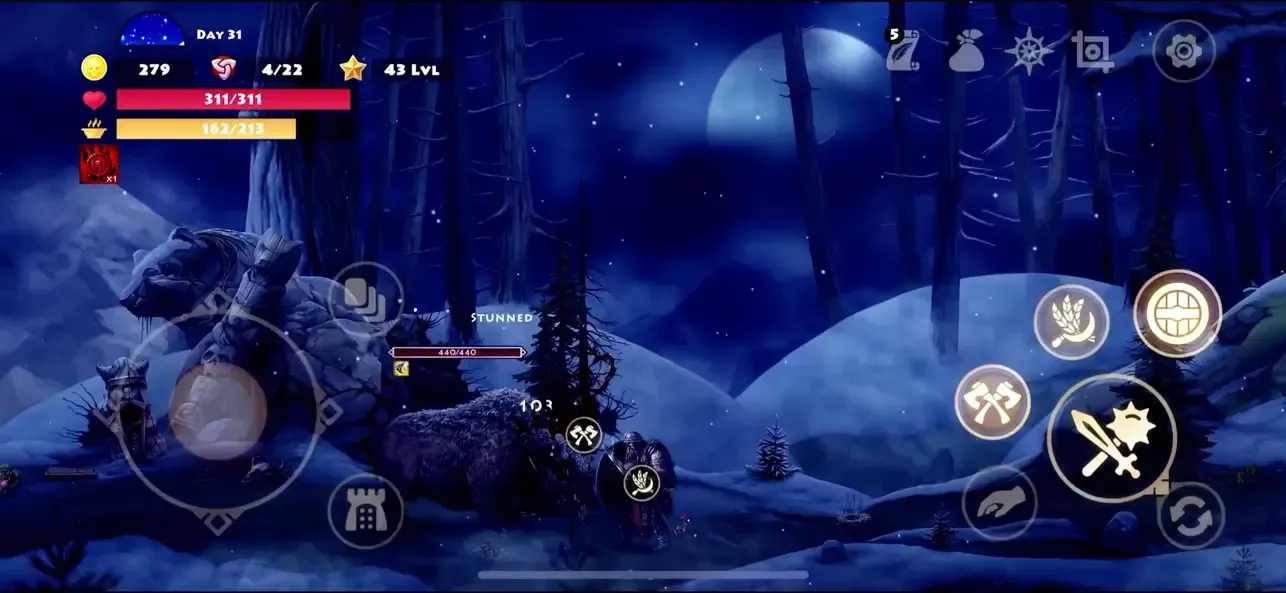Viewport: 1286px width, 593px height.
Task: Use the wheat and sickle harvest button
Action: click(1071, 322)
